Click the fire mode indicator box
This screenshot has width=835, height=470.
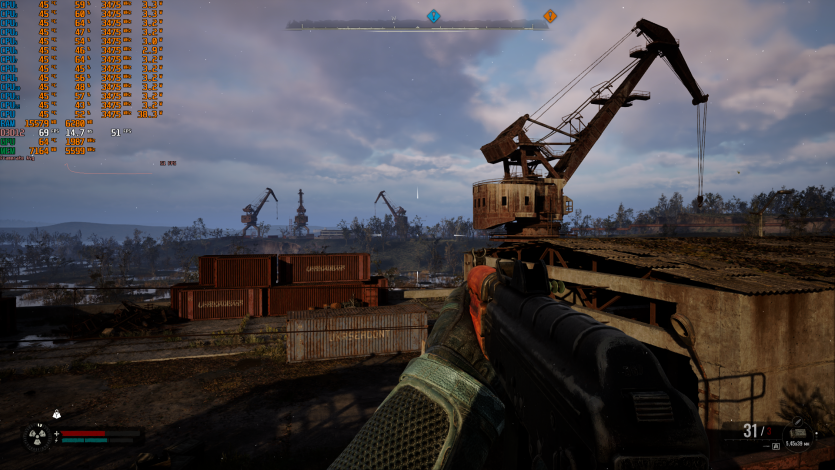(x=776, y=445)
